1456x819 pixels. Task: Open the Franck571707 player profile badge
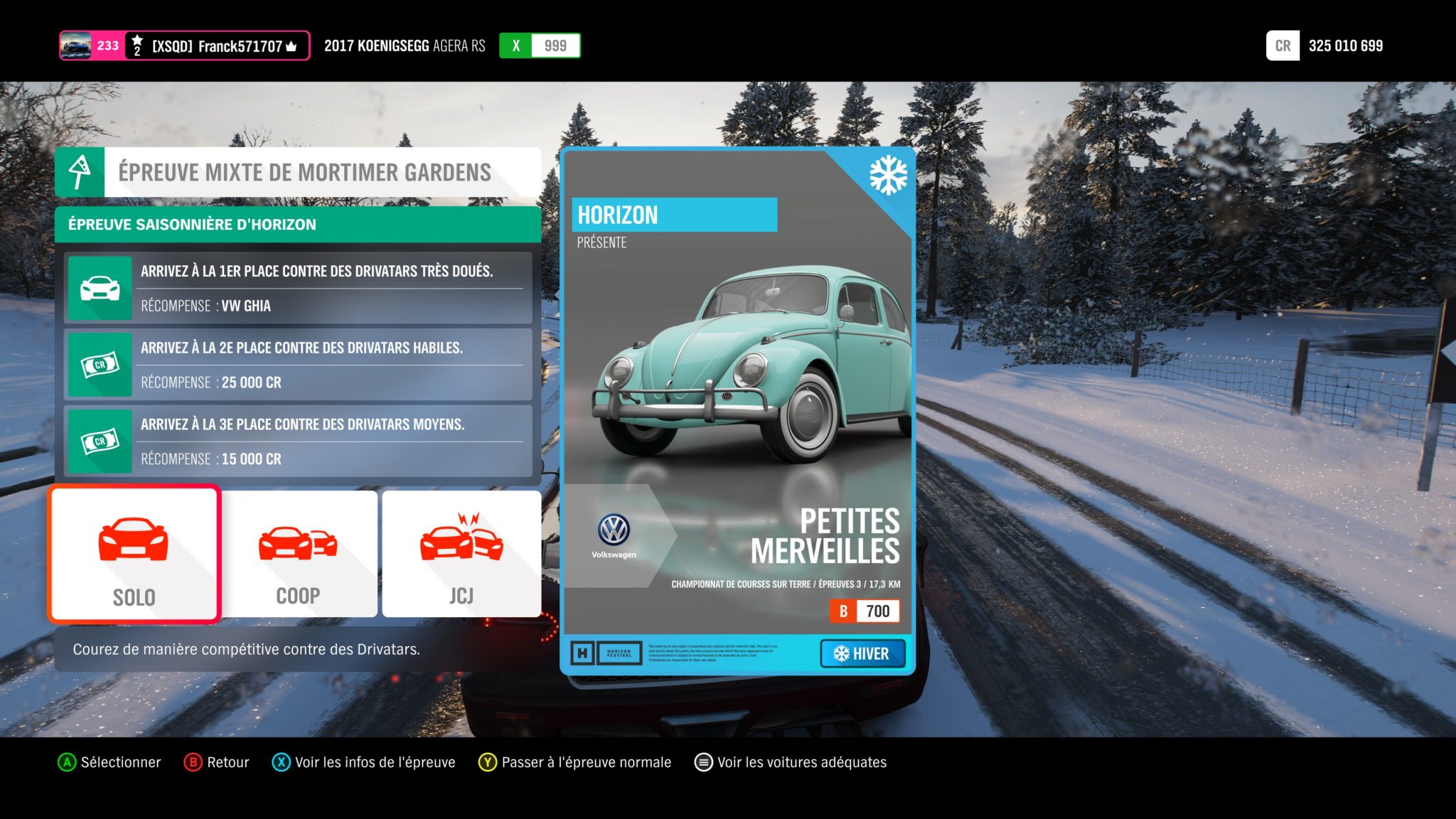(x=184, y=46)
